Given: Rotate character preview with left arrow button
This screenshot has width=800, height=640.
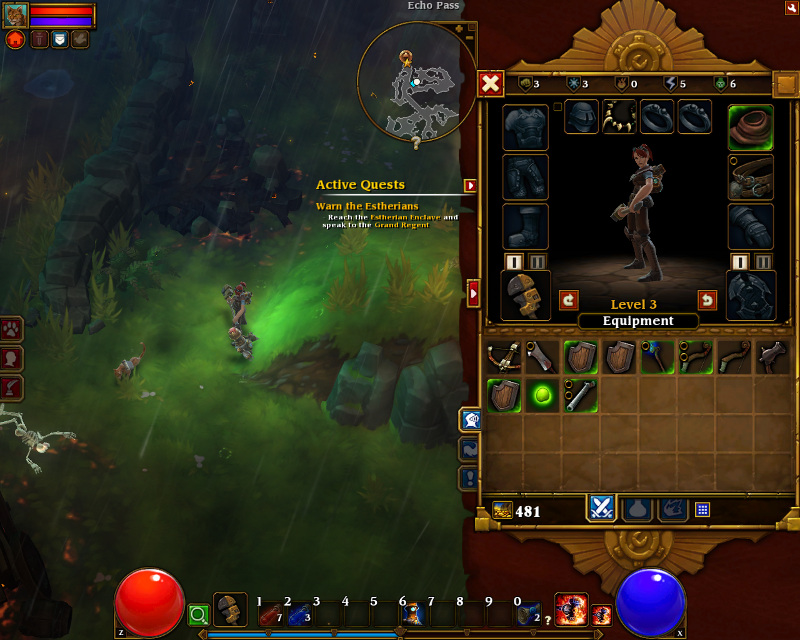Looking at the screenshot, I should tap(568, 299).
